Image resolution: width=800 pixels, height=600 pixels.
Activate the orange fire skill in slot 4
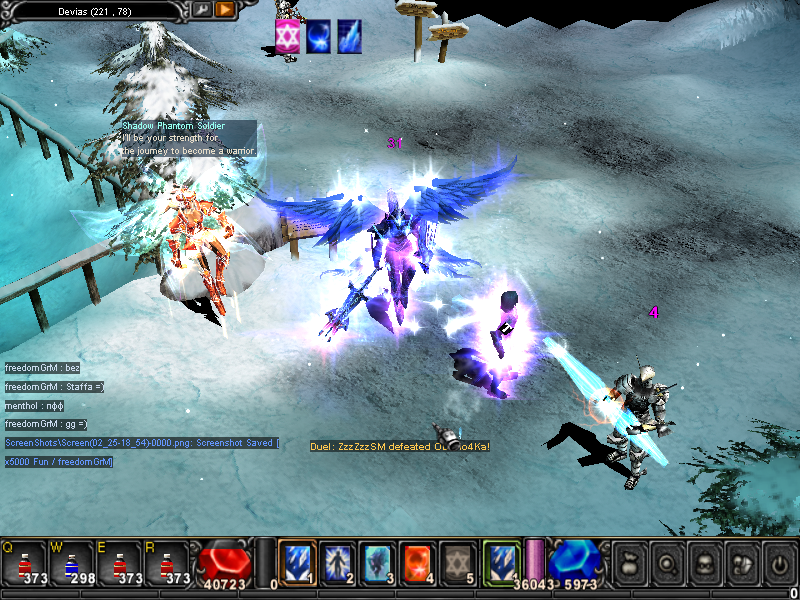(418, 562)
